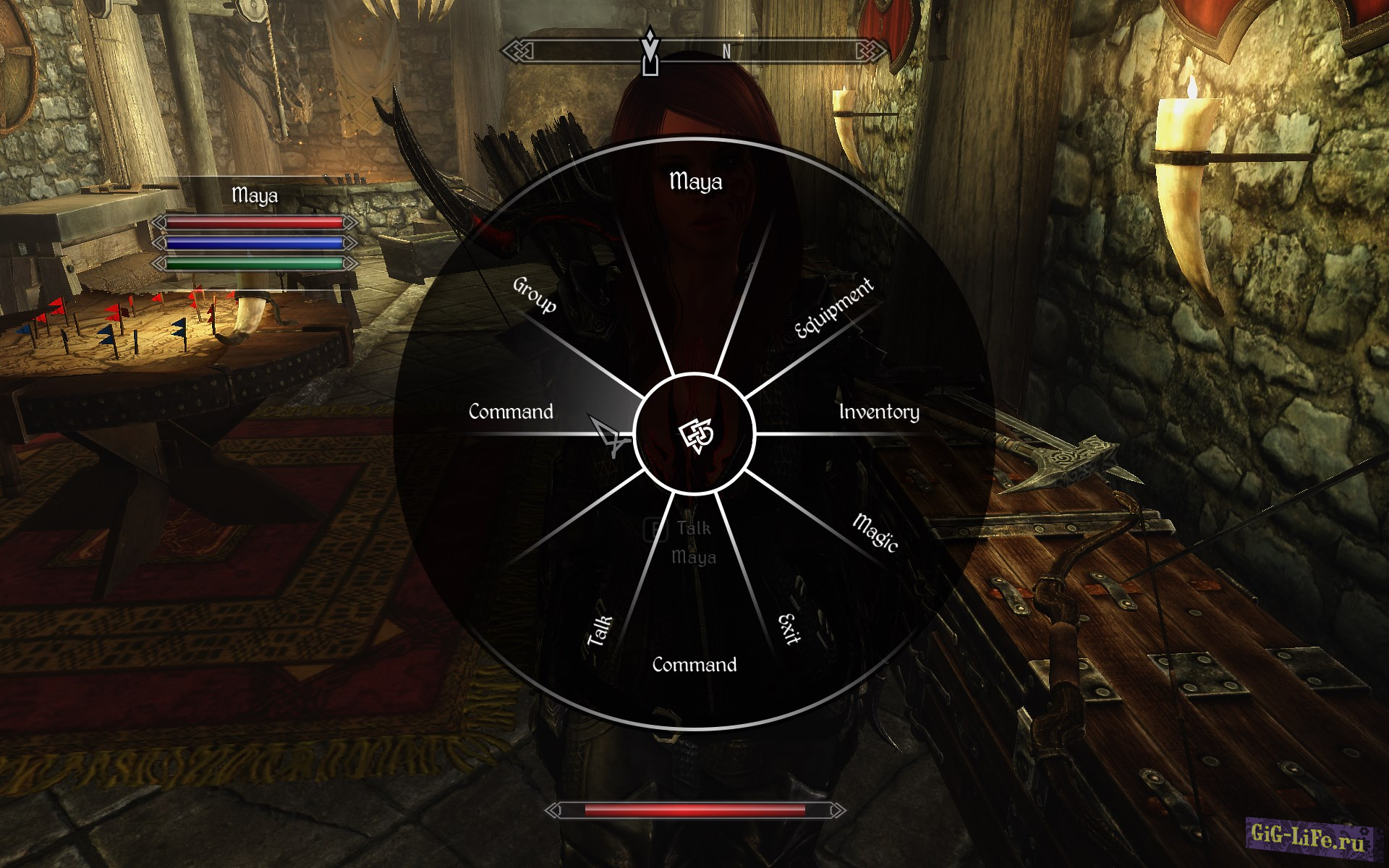Select the Maya wedge on the wheel
Image resolution: width=1389 pixels, height=868 pixels.
click(695, 181)
